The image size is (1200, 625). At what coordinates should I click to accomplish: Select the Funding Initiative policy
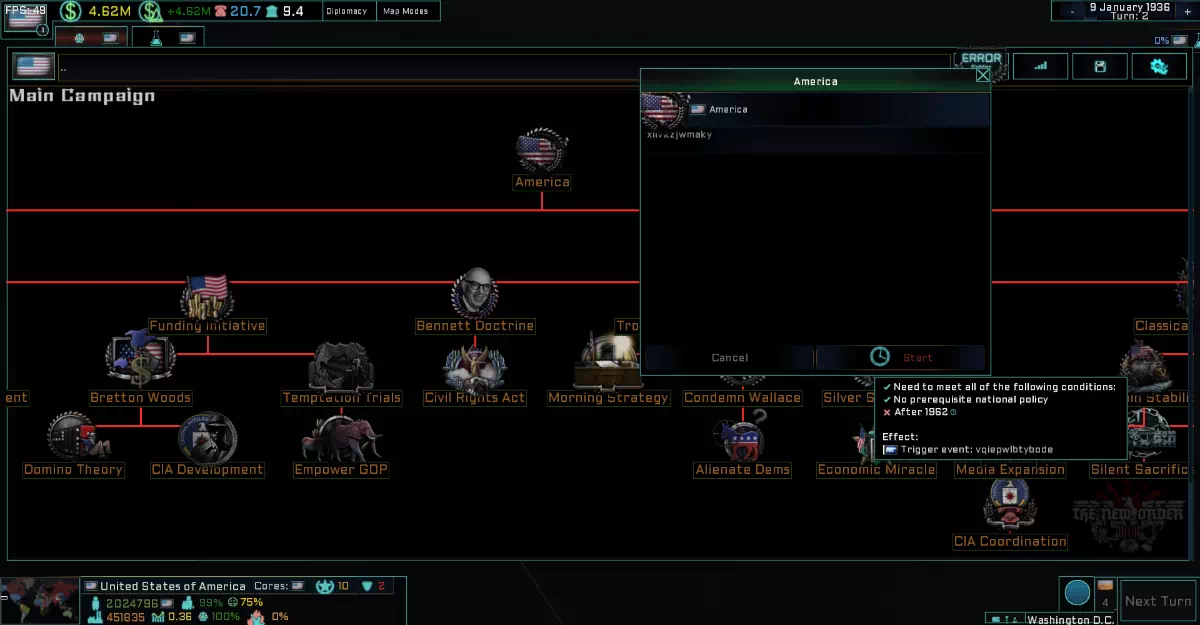click(x=207, y=303)
